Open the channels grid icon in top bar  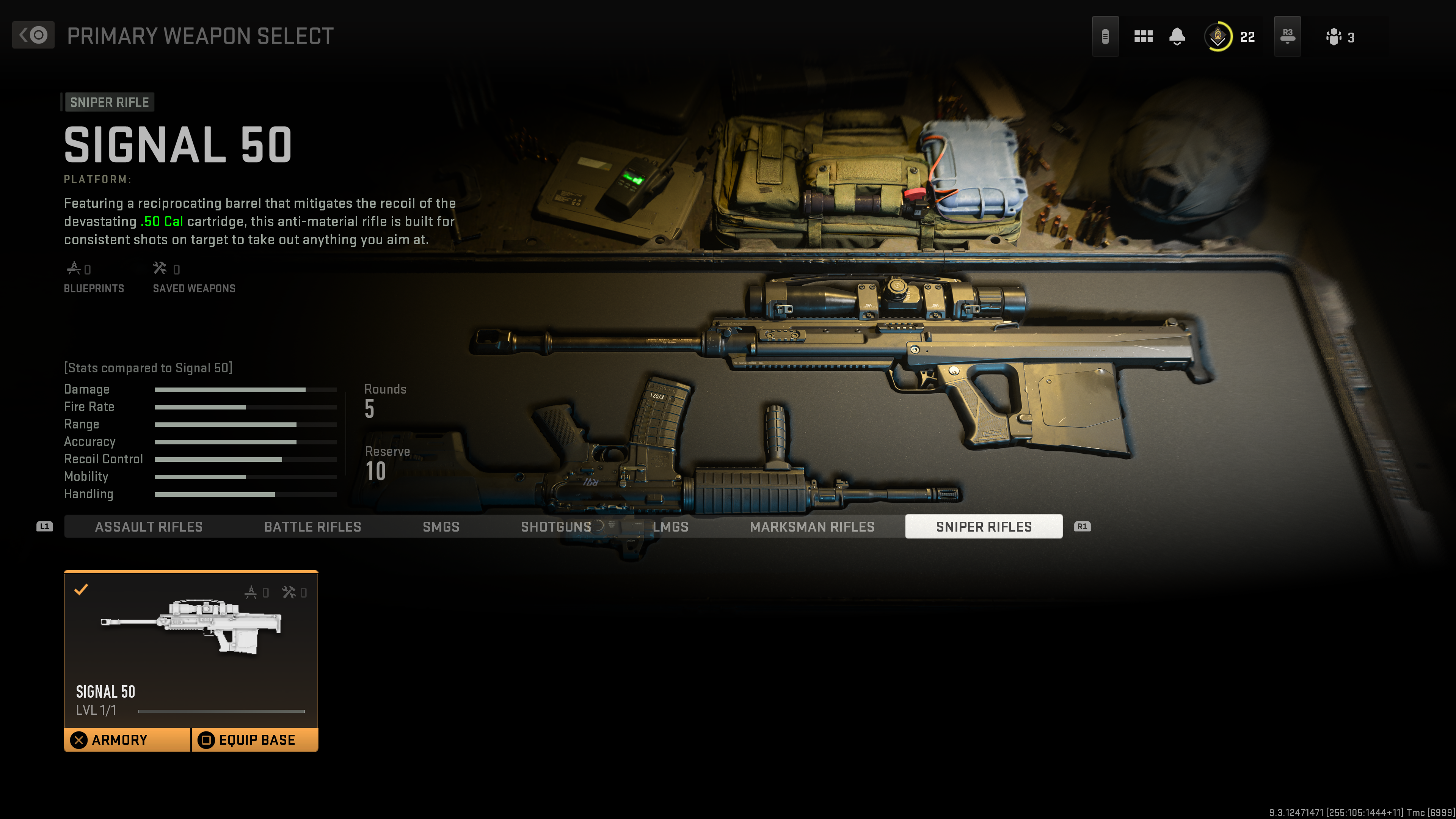click(1143, 36)
